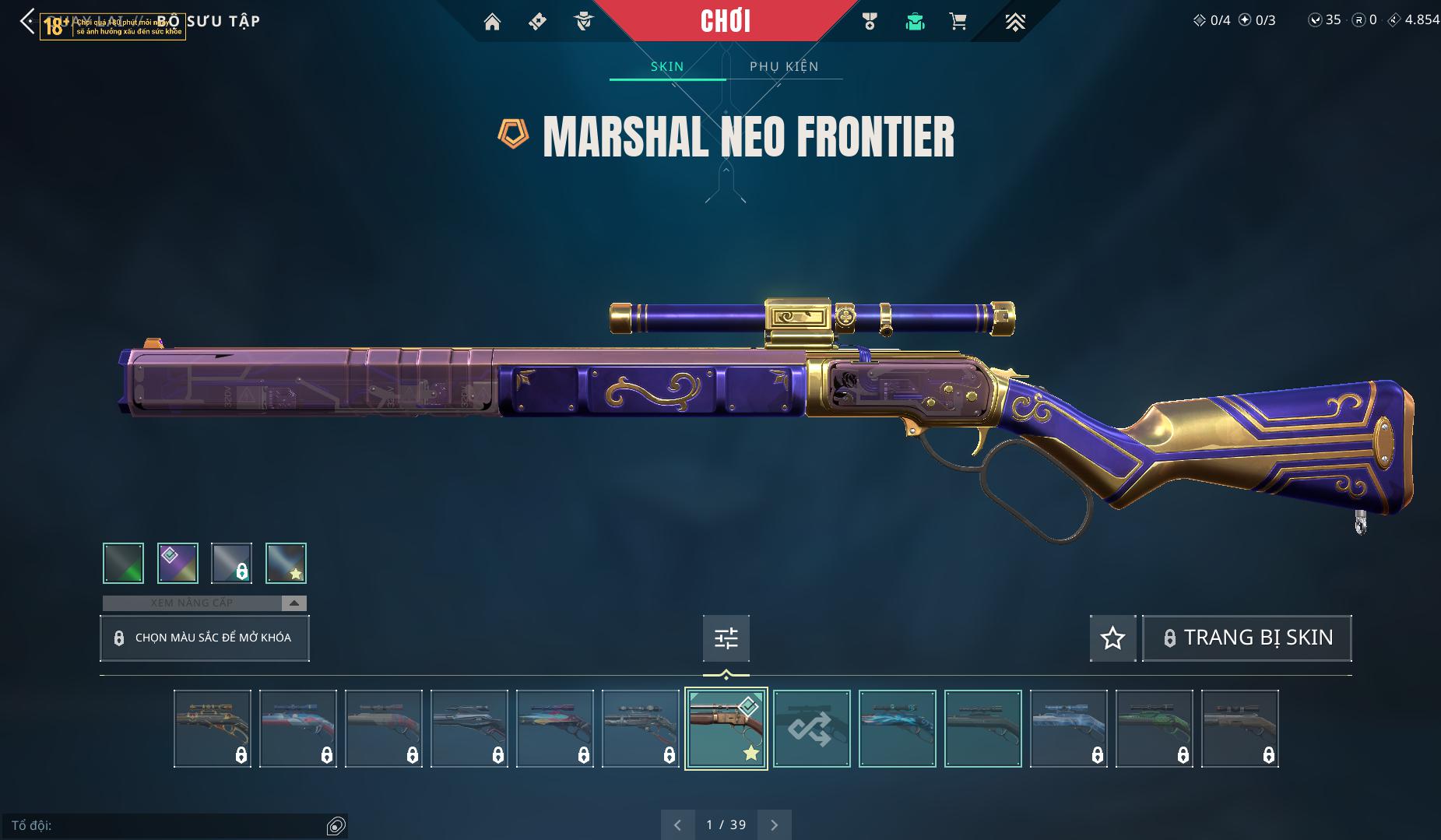Click CHỌN MÀU SẮC ĐỂ MỞ KHÓA button

tap(205, 638)
